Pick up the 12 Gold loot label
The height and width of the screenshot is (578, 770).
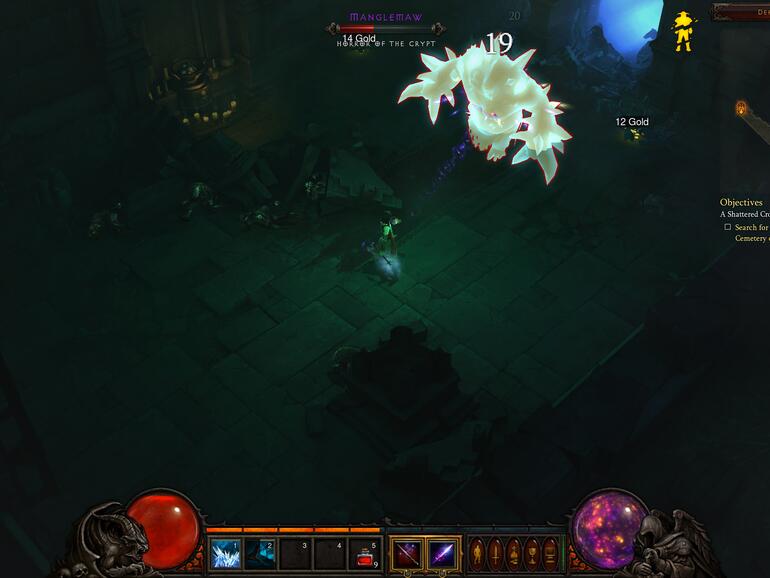632,122
